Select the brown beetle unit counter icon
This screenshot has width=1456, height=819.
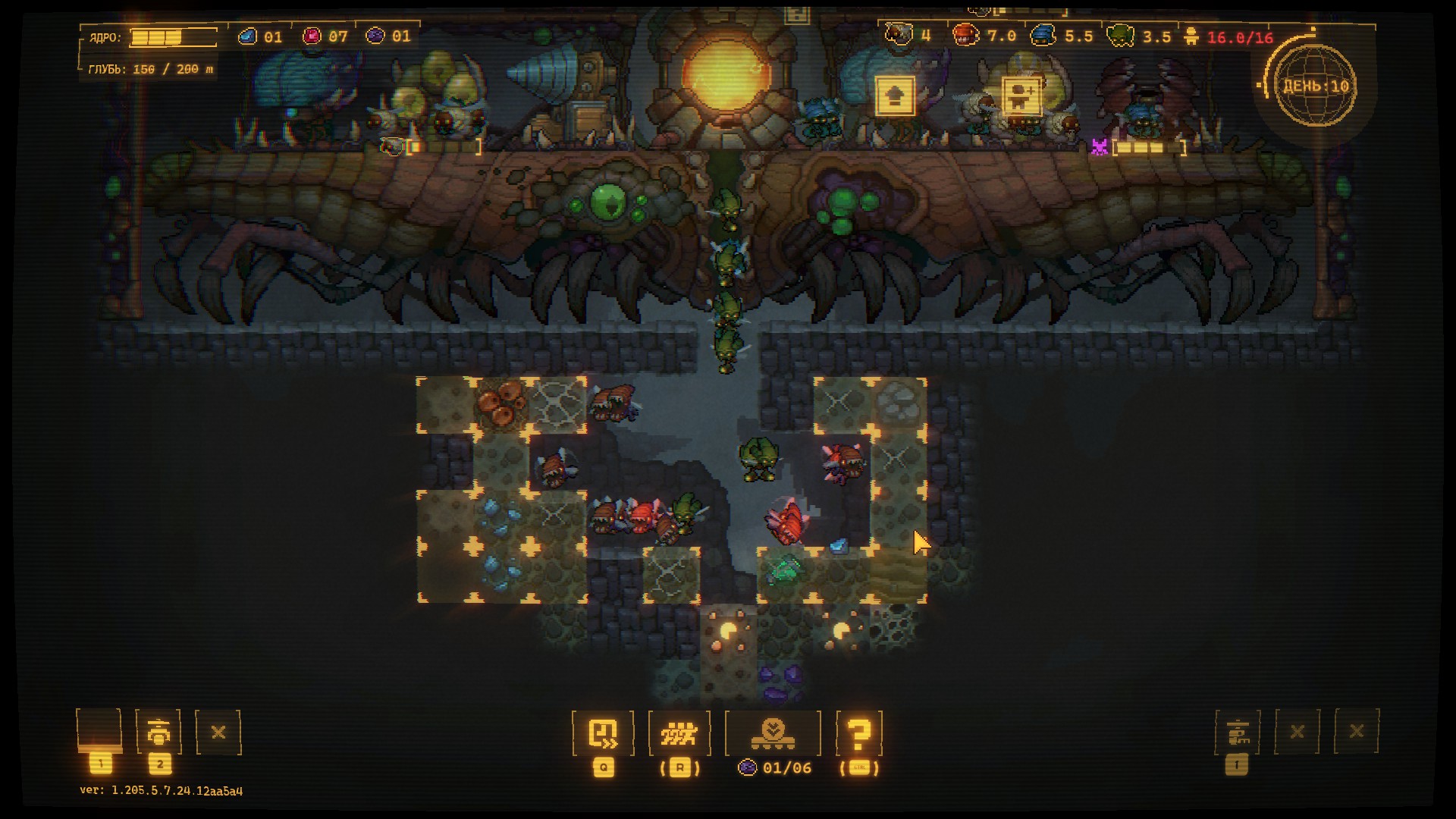coord(899,35)
